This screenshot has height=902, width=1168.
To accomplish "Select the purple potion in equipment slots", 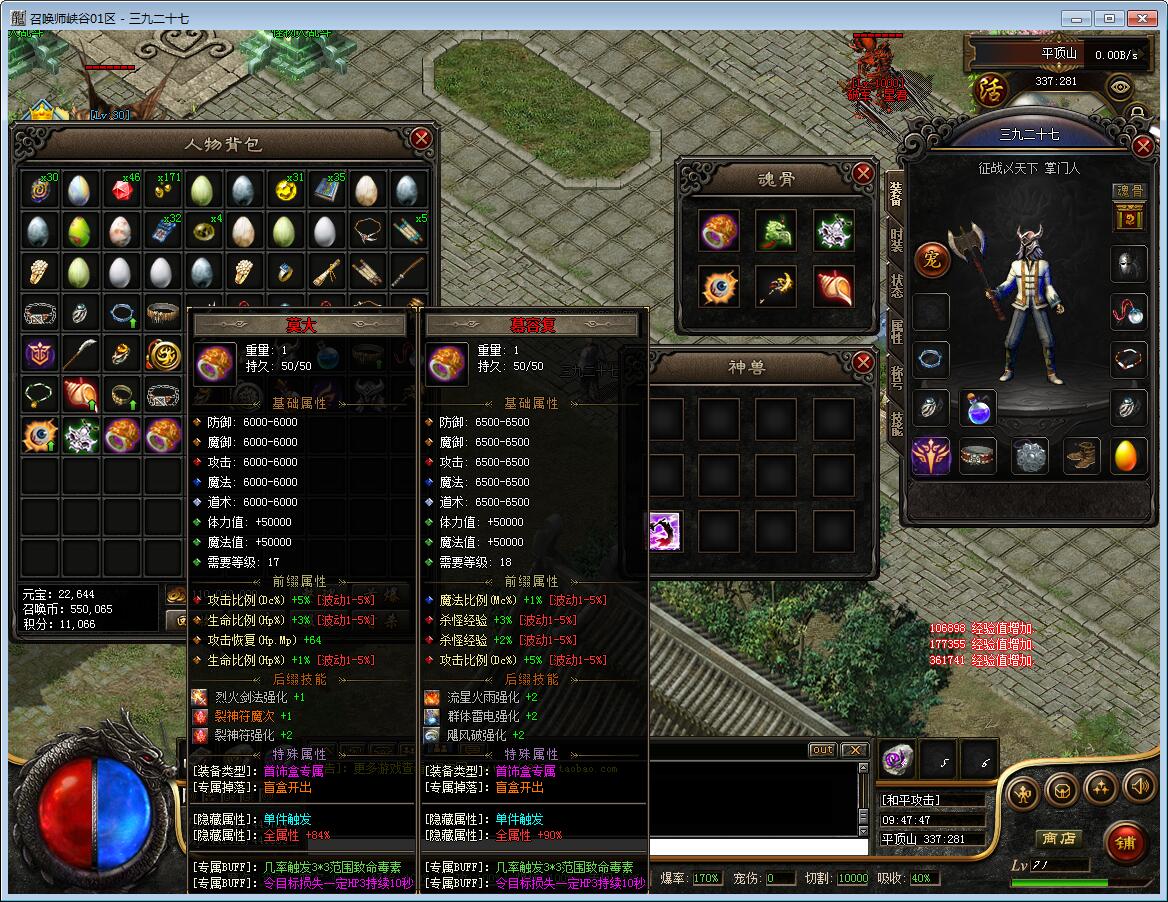I will coord(978,408).
